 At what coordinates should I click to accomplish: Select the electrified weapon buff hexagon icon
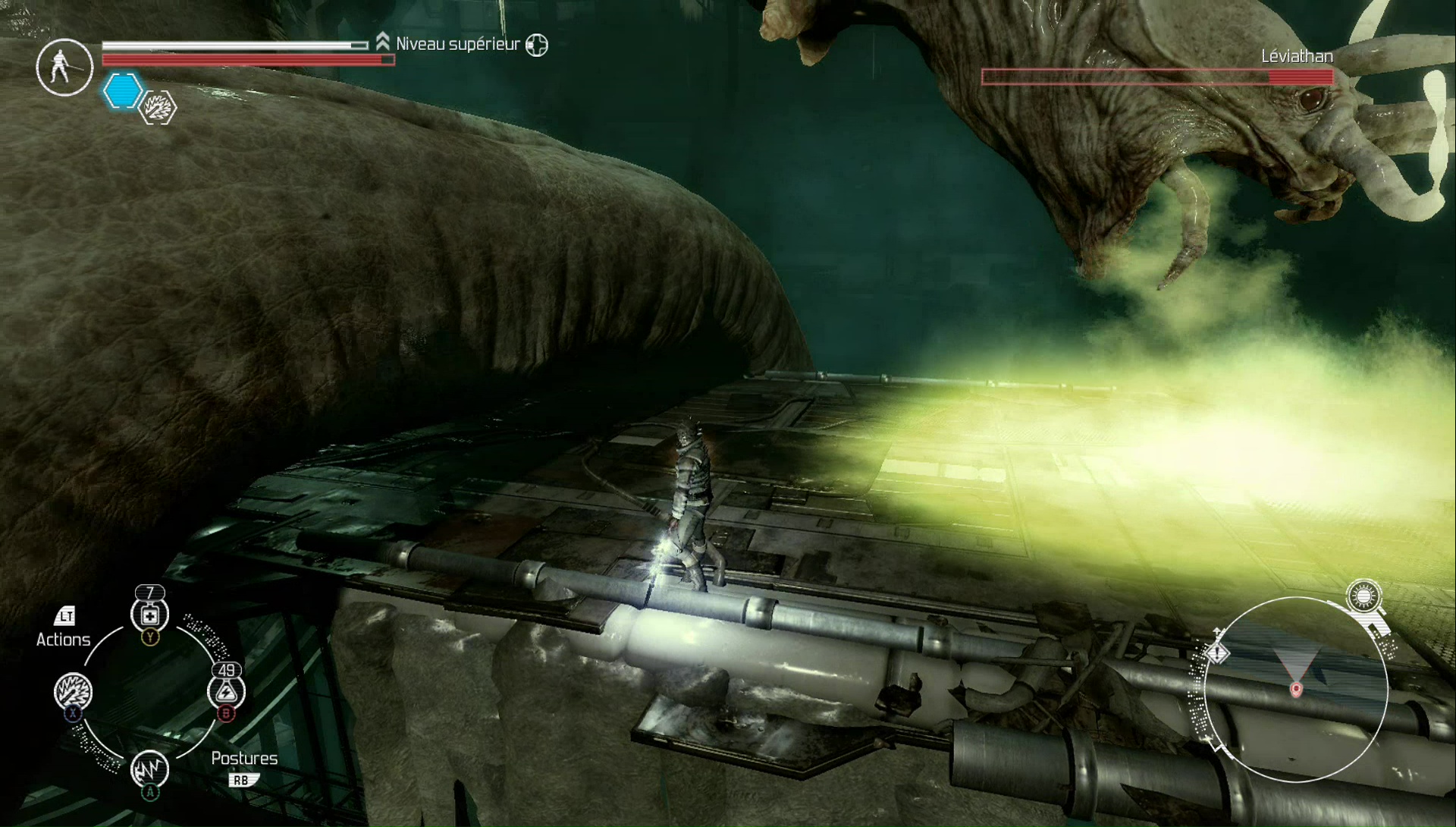[x=159, y=108]
